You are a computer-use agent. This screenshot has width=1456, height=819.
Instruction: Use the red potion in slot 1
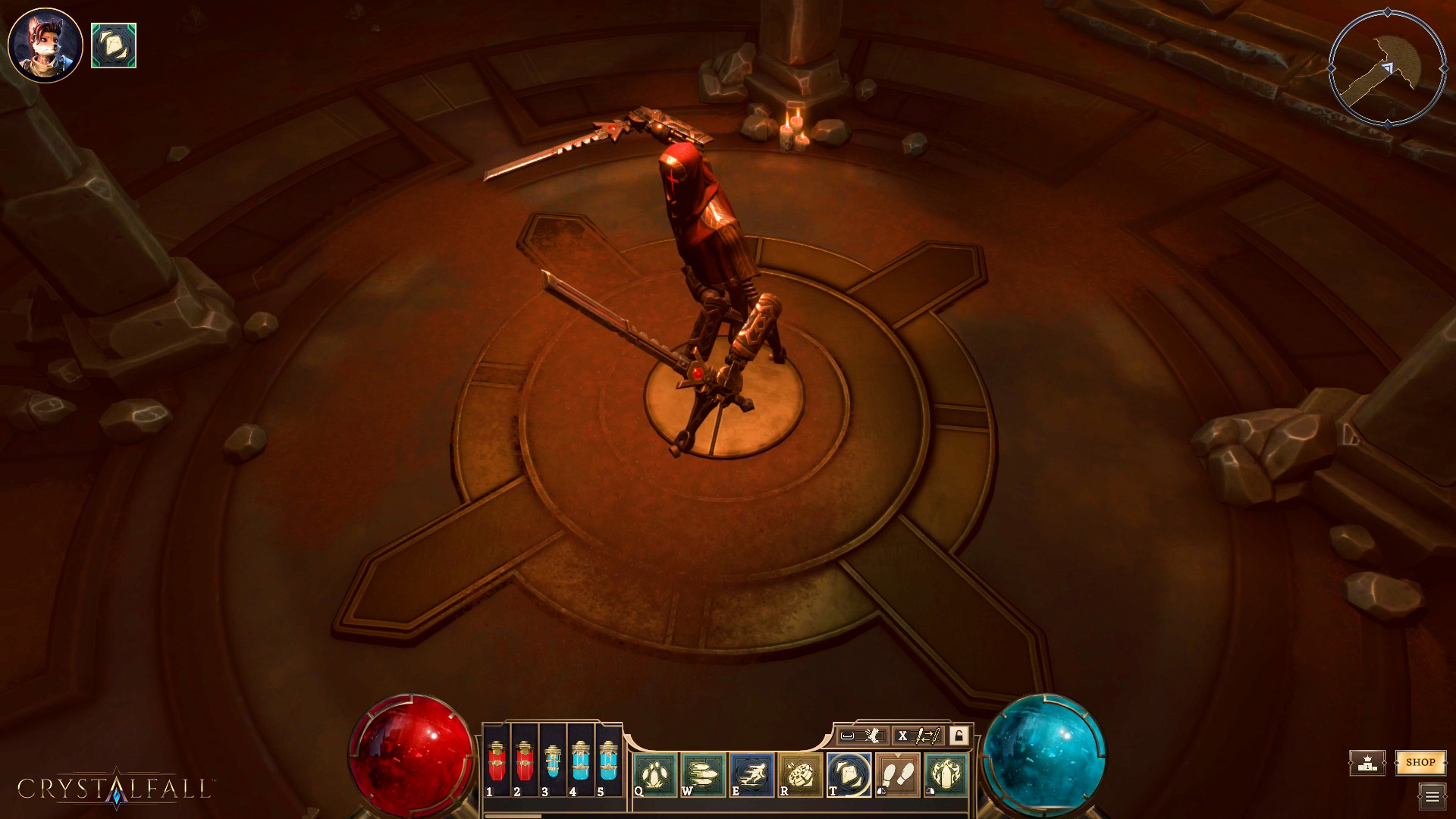[497, 762]
